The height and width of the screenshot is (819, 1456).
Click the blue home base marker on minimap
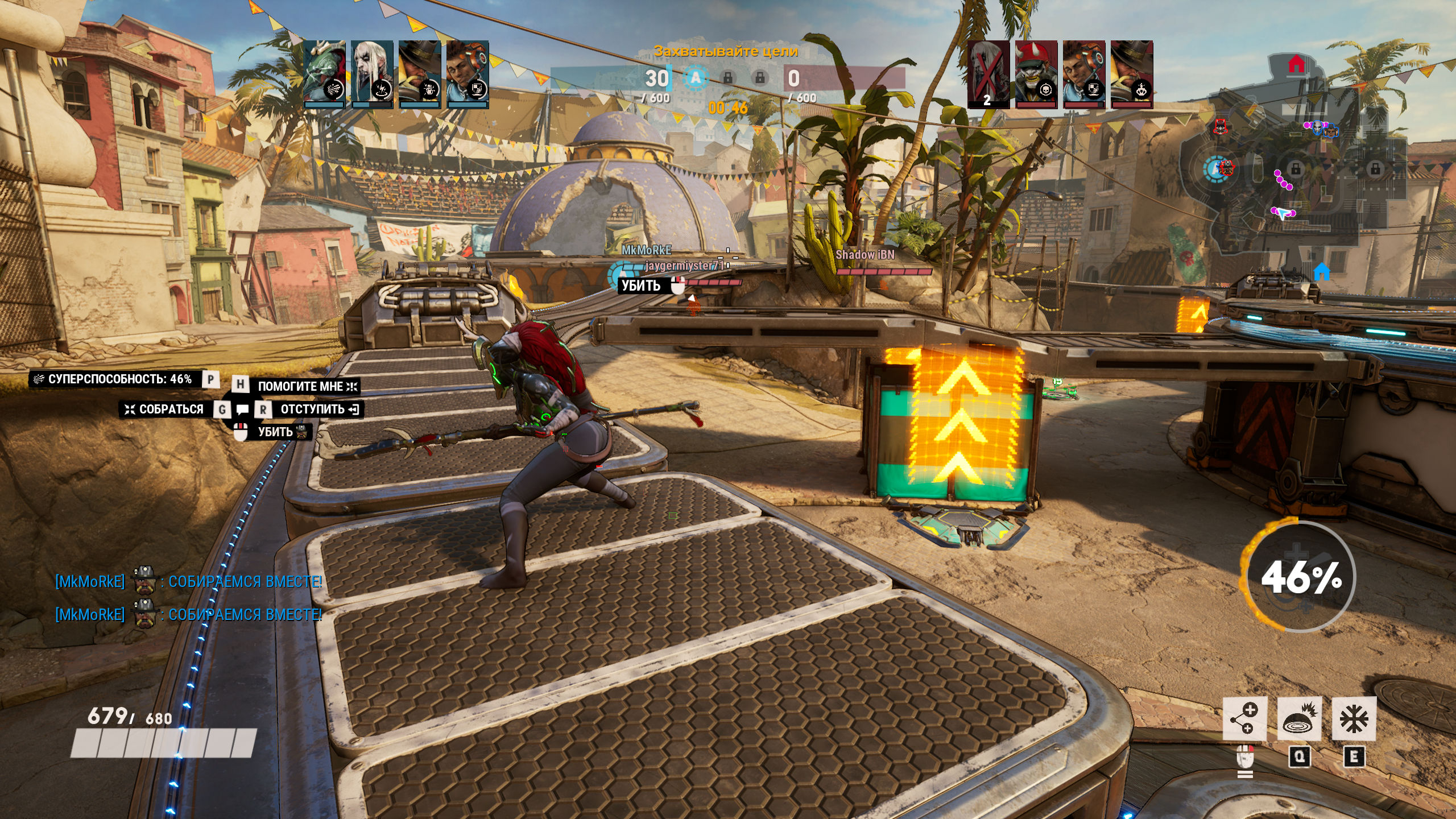coord(1322,272)
